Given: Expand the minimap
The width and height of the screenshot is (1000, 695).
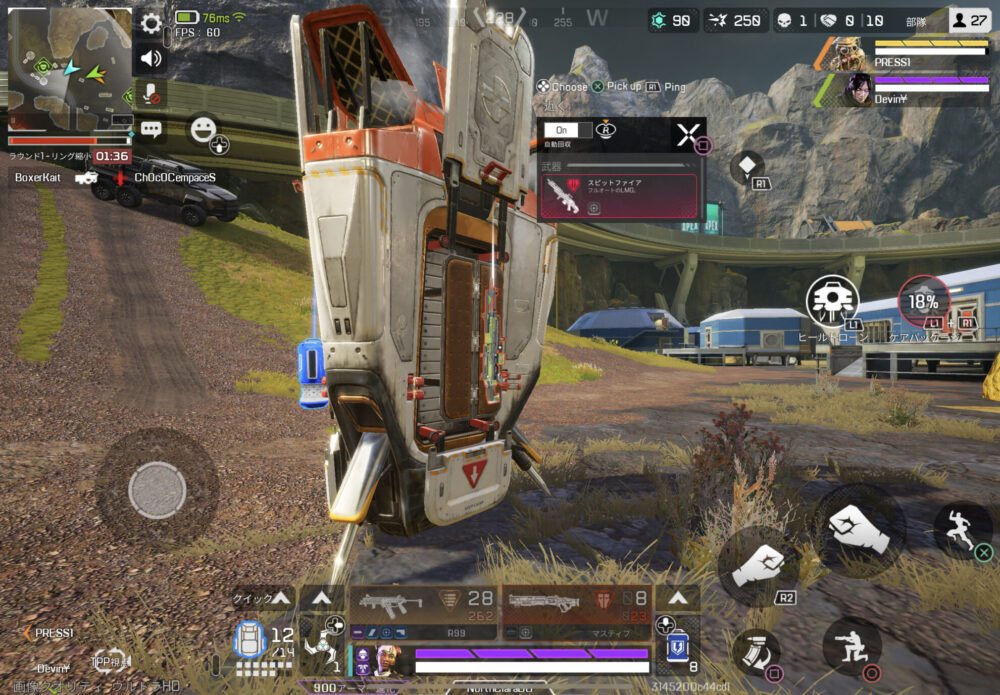Looking at the screenshot, I should click(70, 70).
